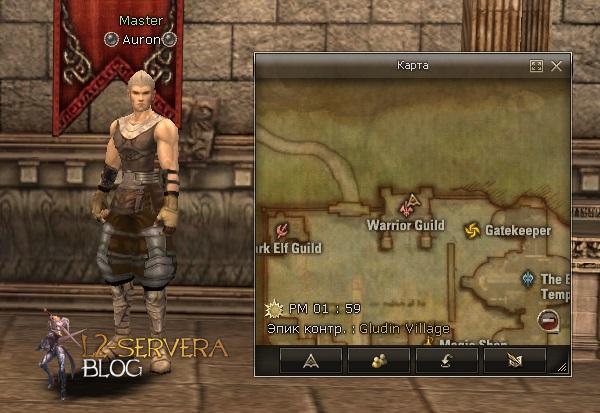This screenshot has width=600, height=413.
Task: Click the flag-shaped button in map toolbar
Action: pyautogui.click(x=514, y=360)
